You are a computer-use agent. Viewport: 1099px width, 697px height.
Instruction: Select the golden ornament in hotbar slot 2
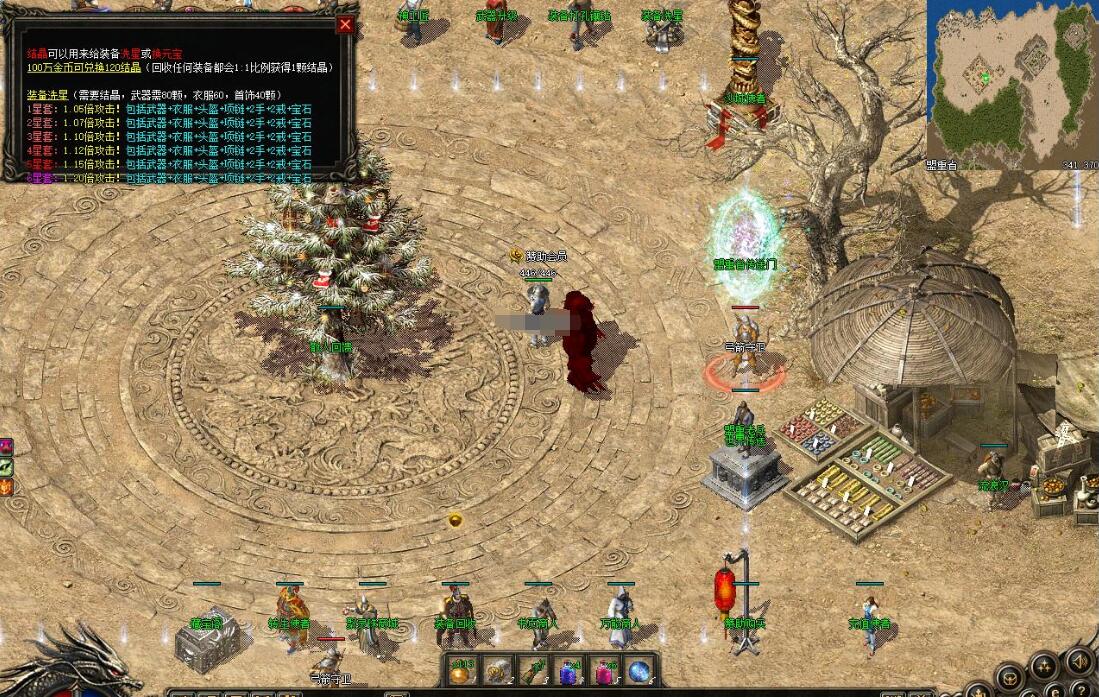tap(497, 672)
